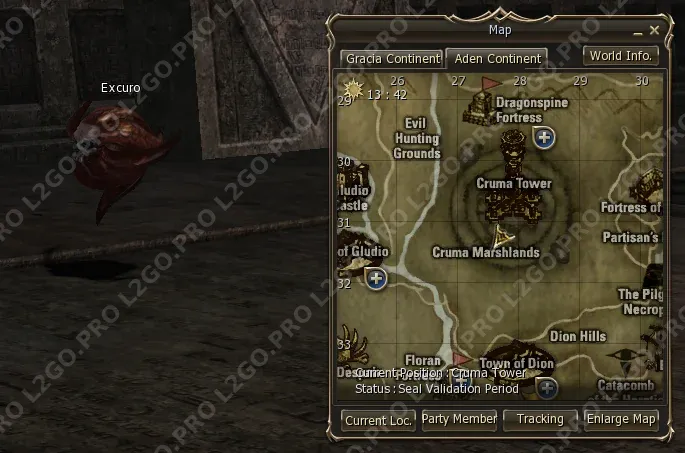Switch to the Gracia Continent tab
This screenshot has width=685, height=453.
click(391, 58)
